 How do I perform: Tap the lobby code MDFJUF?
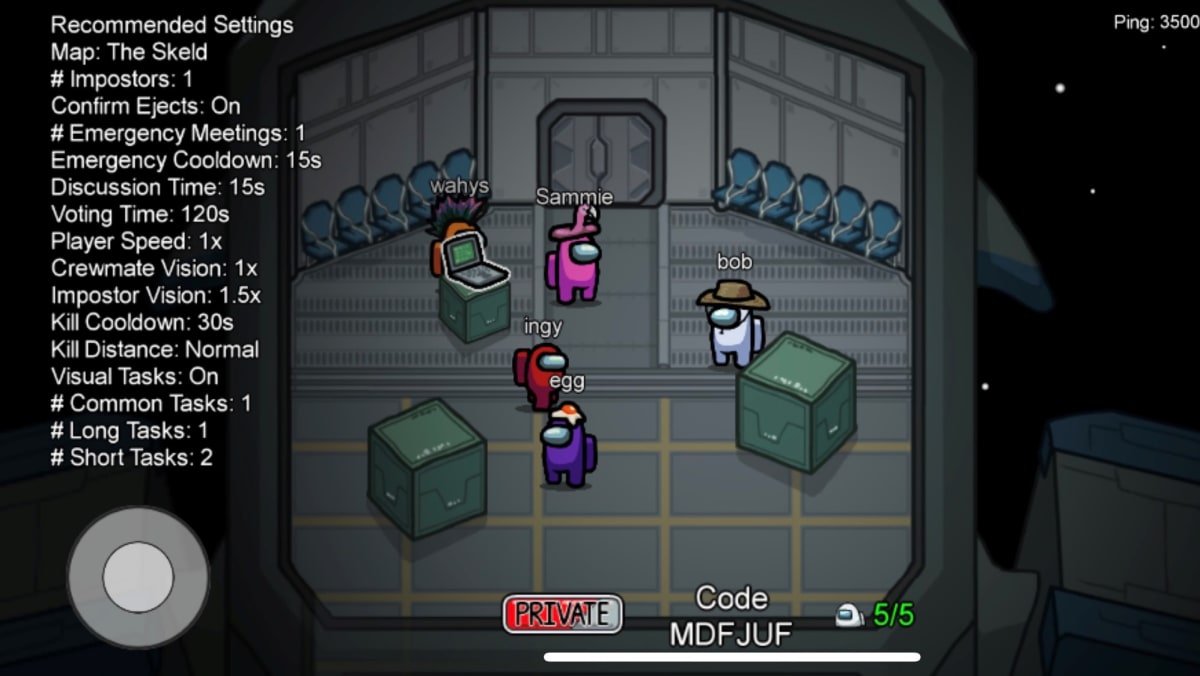point(731,632)
